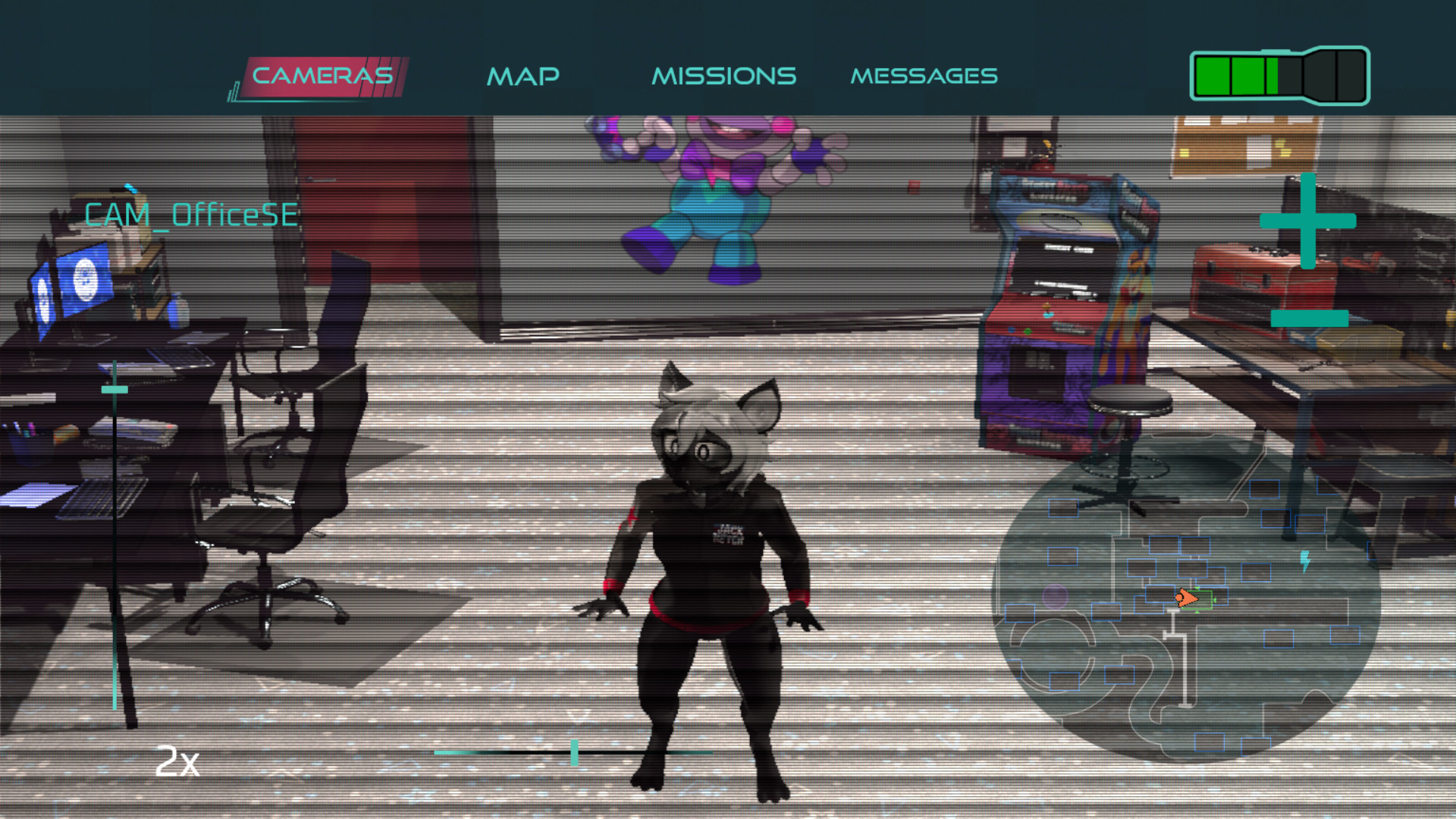Expand the CAM_OfficeSE camera label

[192, 215]
